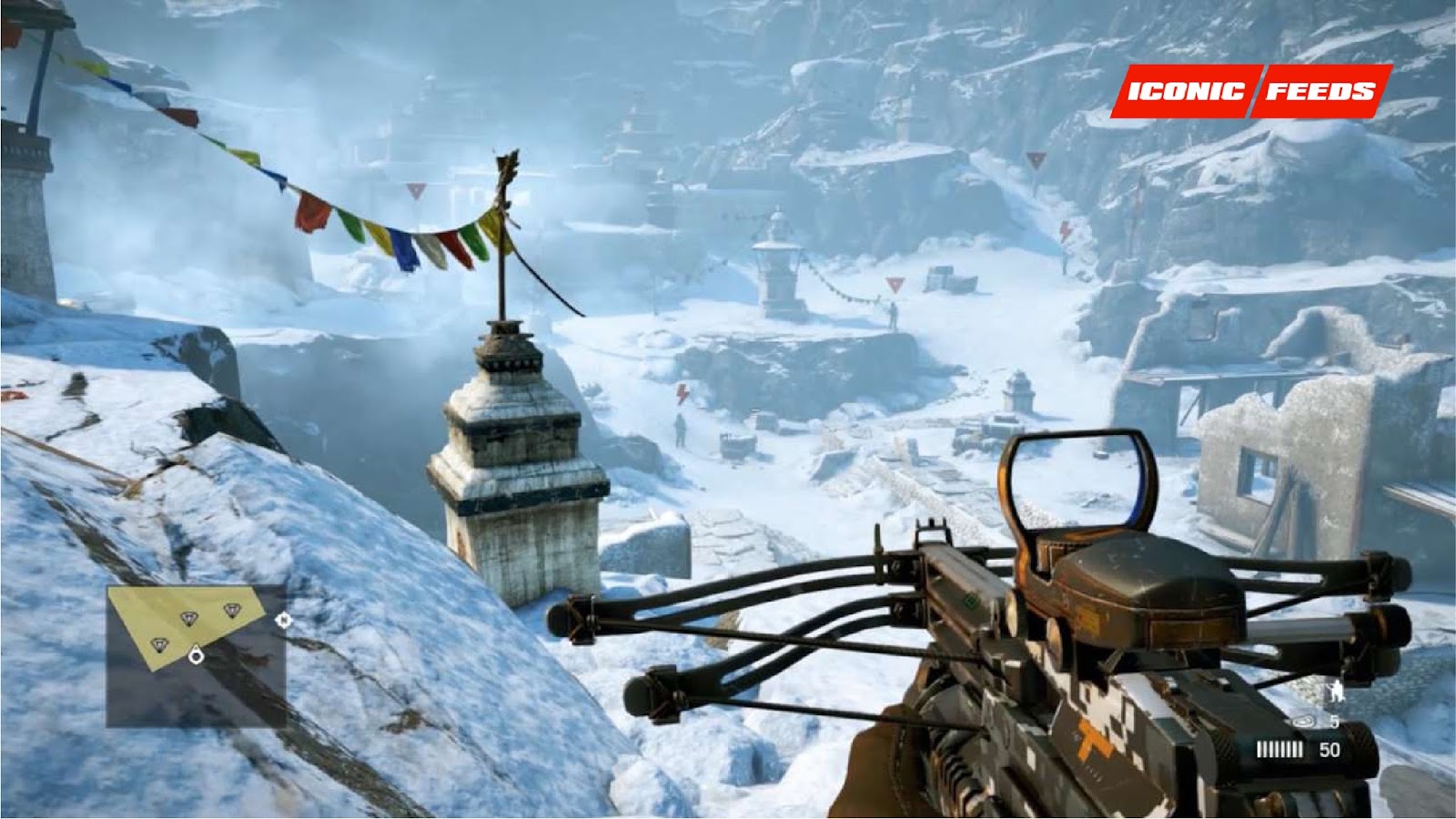The height and width of the screenshot is (819, 1456).
Task: Click the lightning bolt alarm icon in the valley
Action: click(682, 395)
